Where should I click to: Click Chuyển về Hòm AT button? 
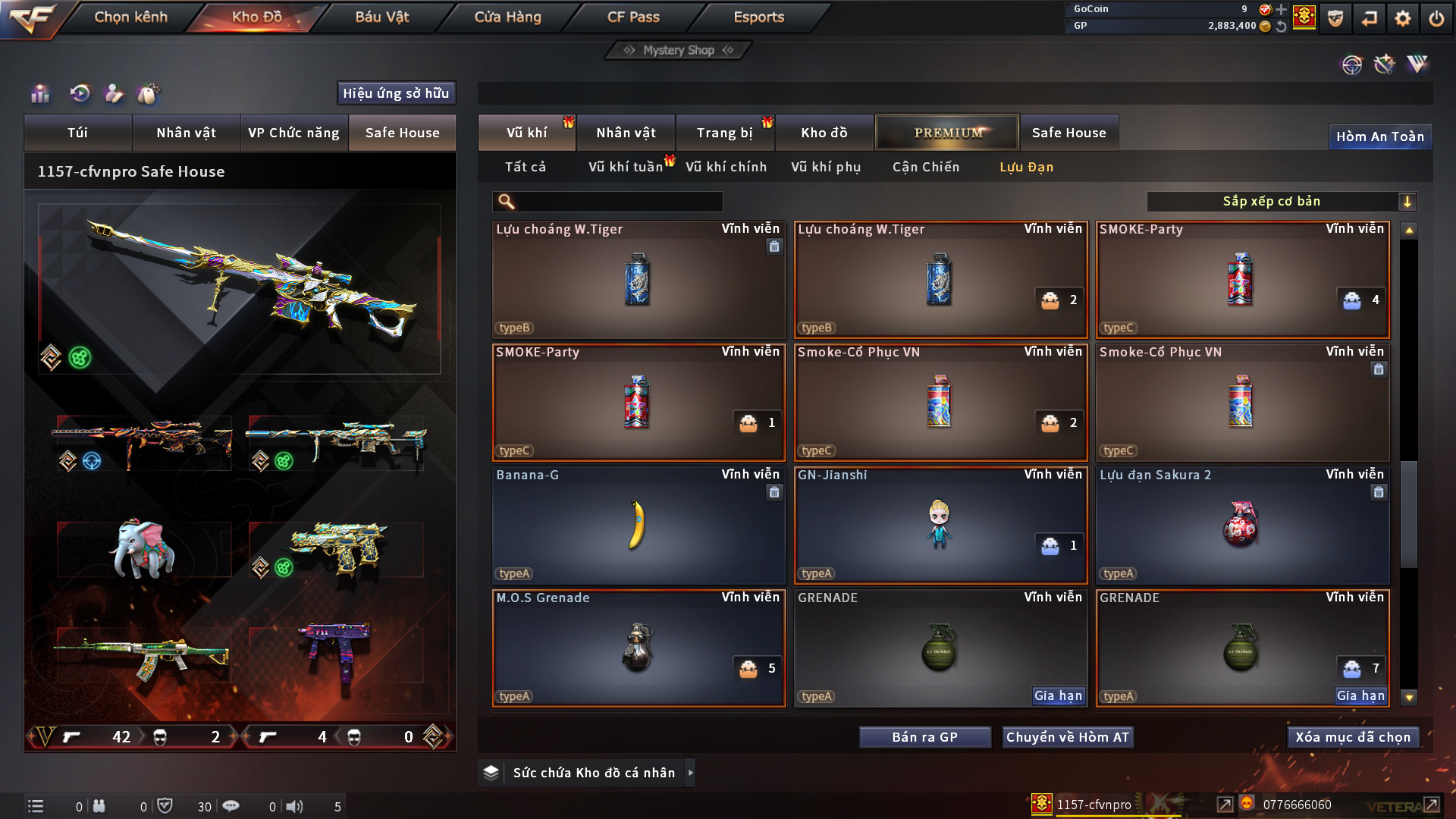[x=1067, y=737]
